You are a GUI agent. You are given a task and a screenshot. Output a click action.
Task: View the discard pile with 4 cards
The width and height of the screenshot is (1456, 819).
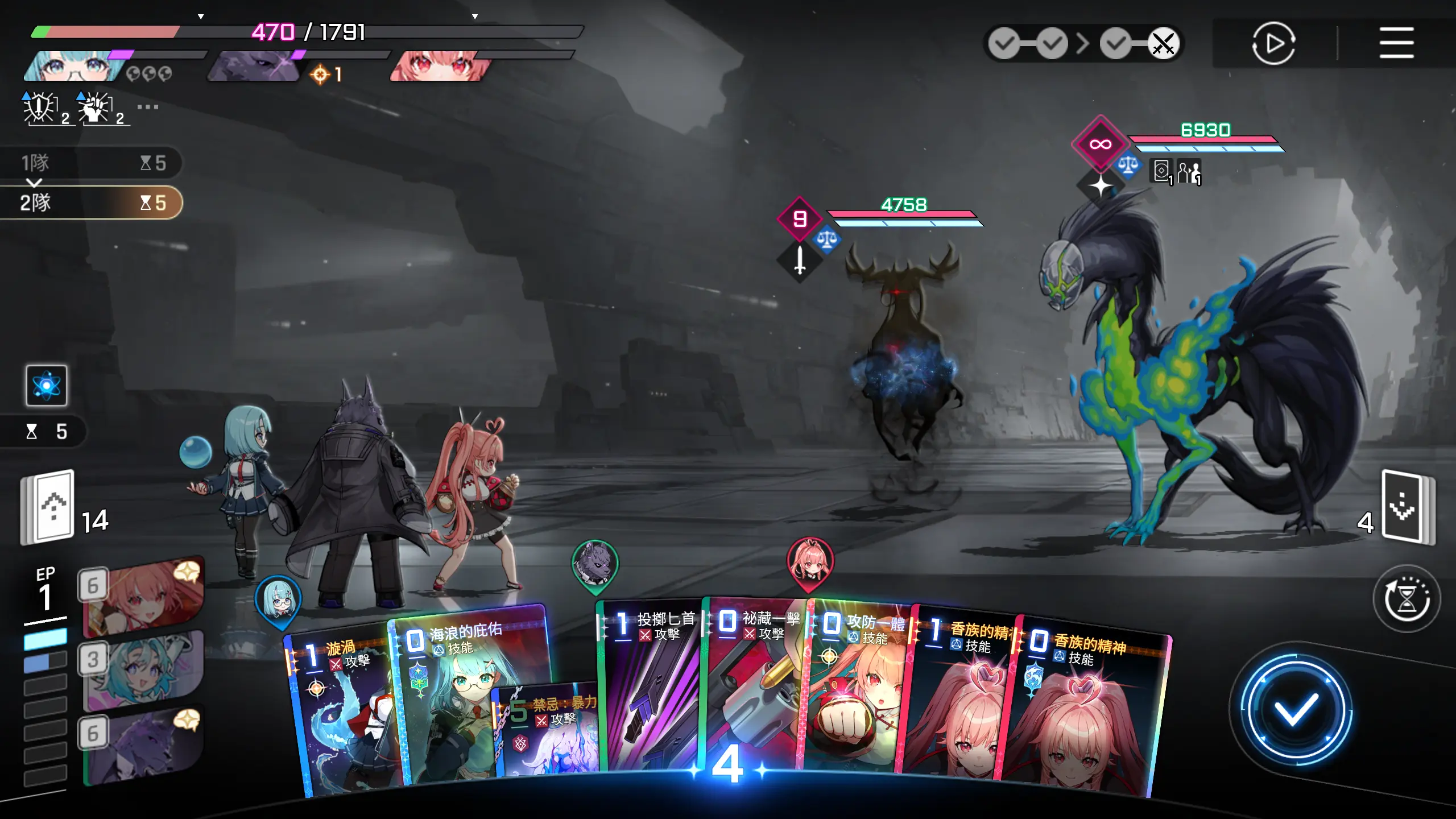coord(1405,507)
